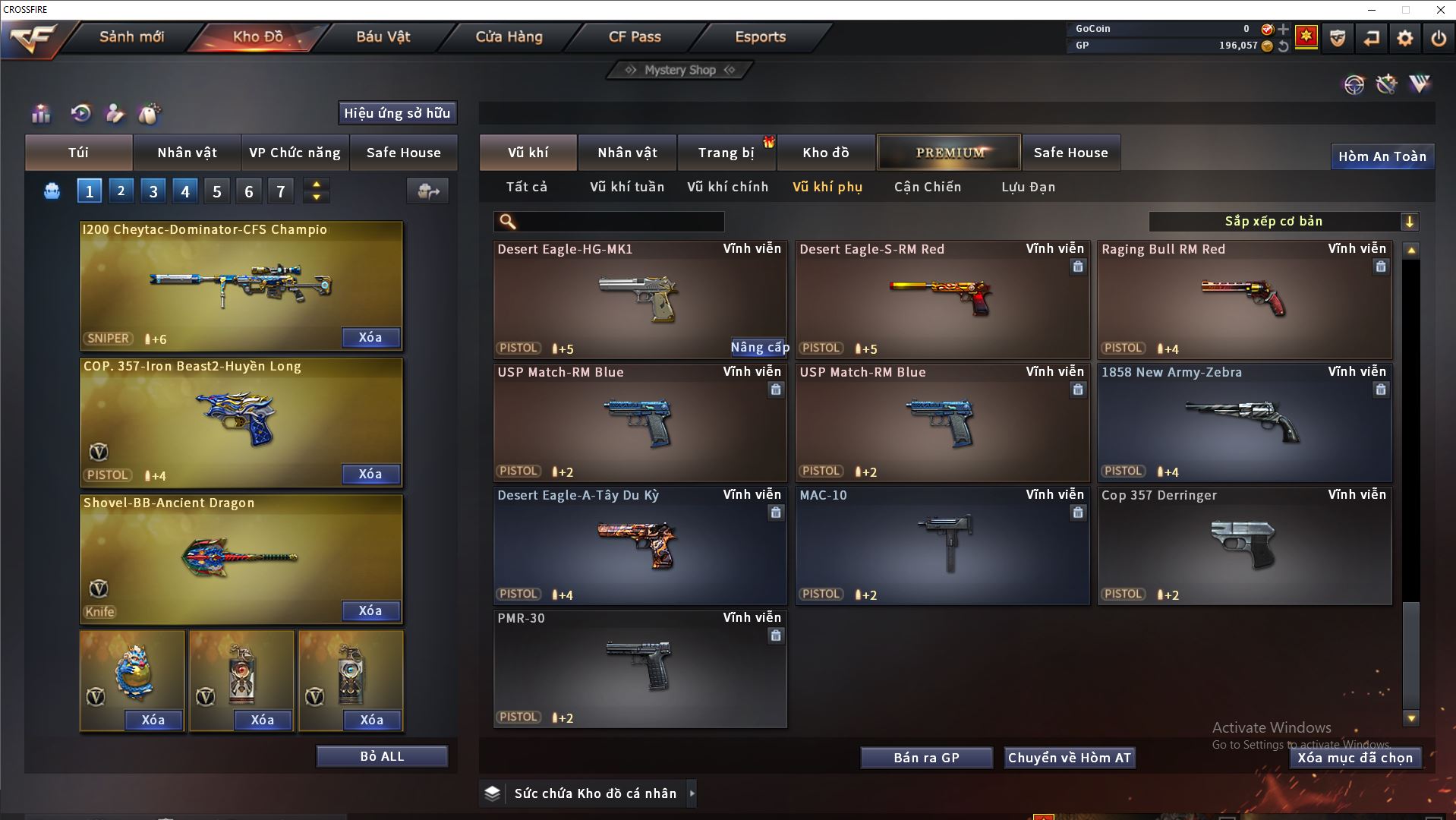Remove the Cheytac-Dominator sniper with Xóa

click(x=370, y=337)
